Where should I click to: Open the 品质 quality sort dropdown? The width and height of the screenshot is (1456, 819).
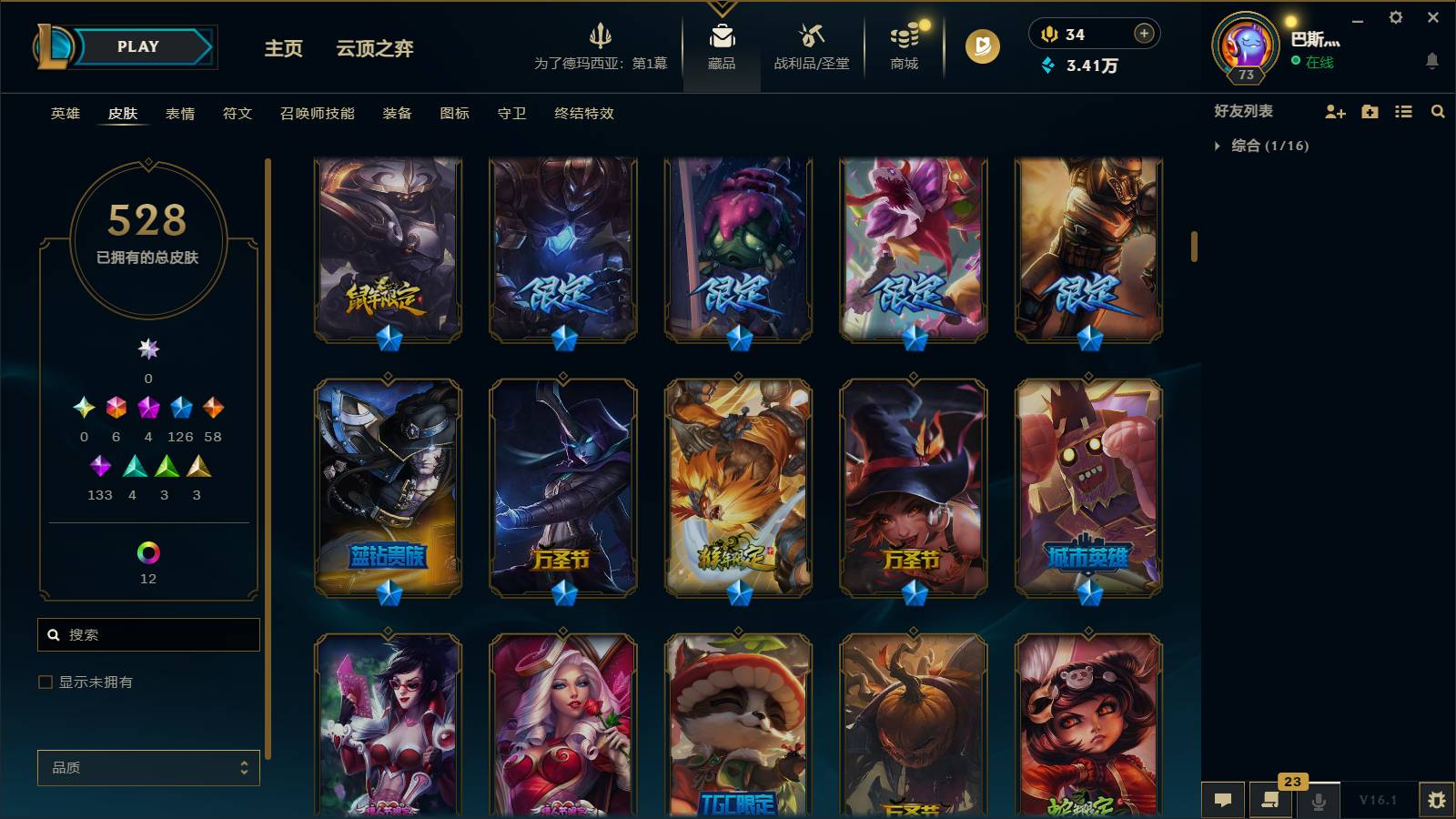coord(147,767)
